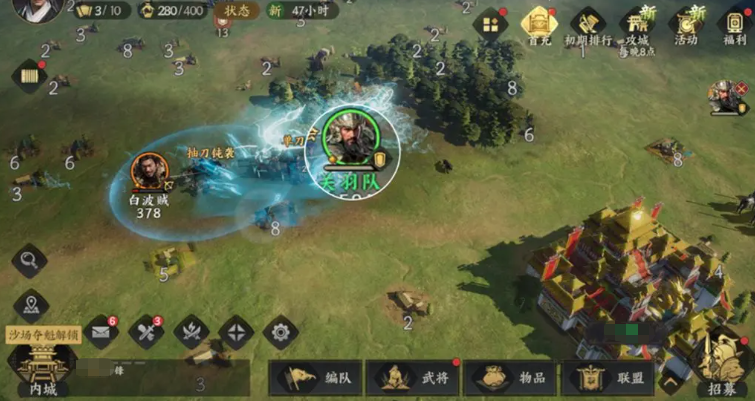Open the 福利 welfare rewards
The height and width of the screenshot is (401, 755).
[733, 25]
